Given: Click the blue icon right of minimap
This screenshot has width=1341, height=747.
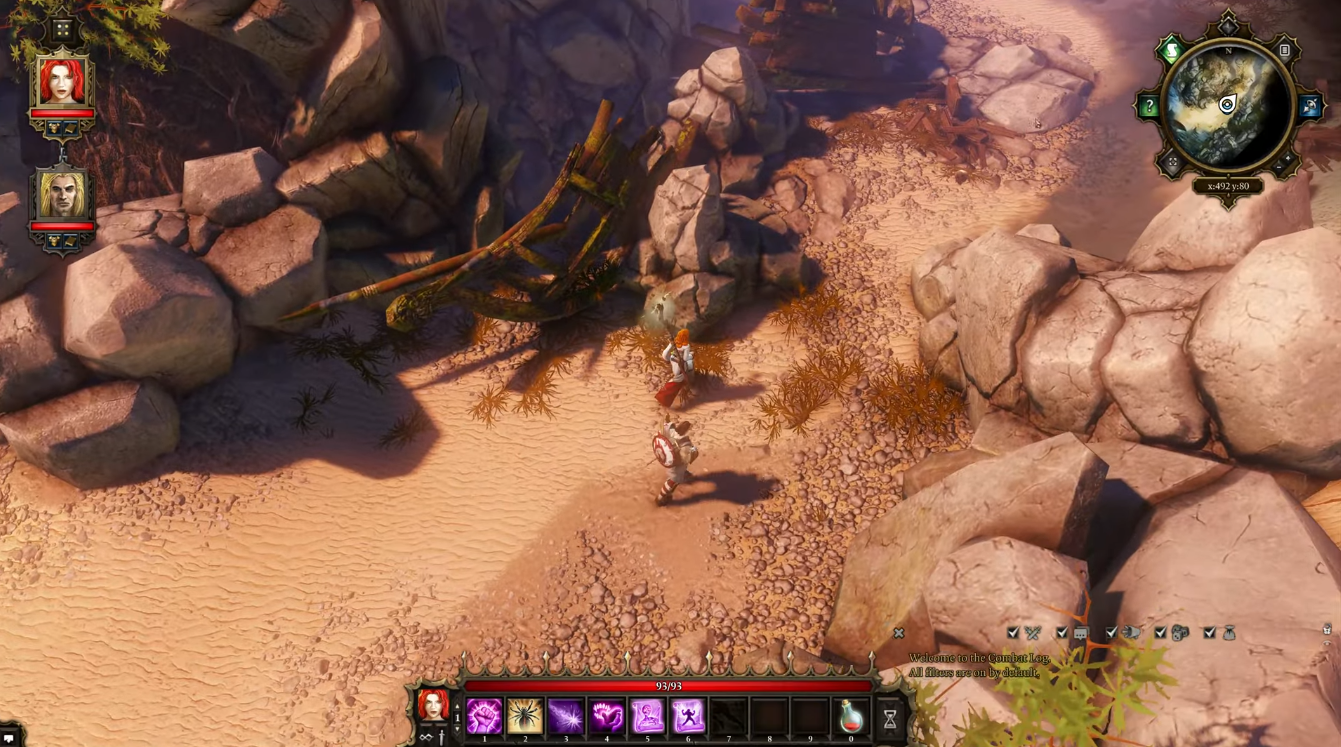Looking at the screenshot, I should click(x=1309, y=106).
